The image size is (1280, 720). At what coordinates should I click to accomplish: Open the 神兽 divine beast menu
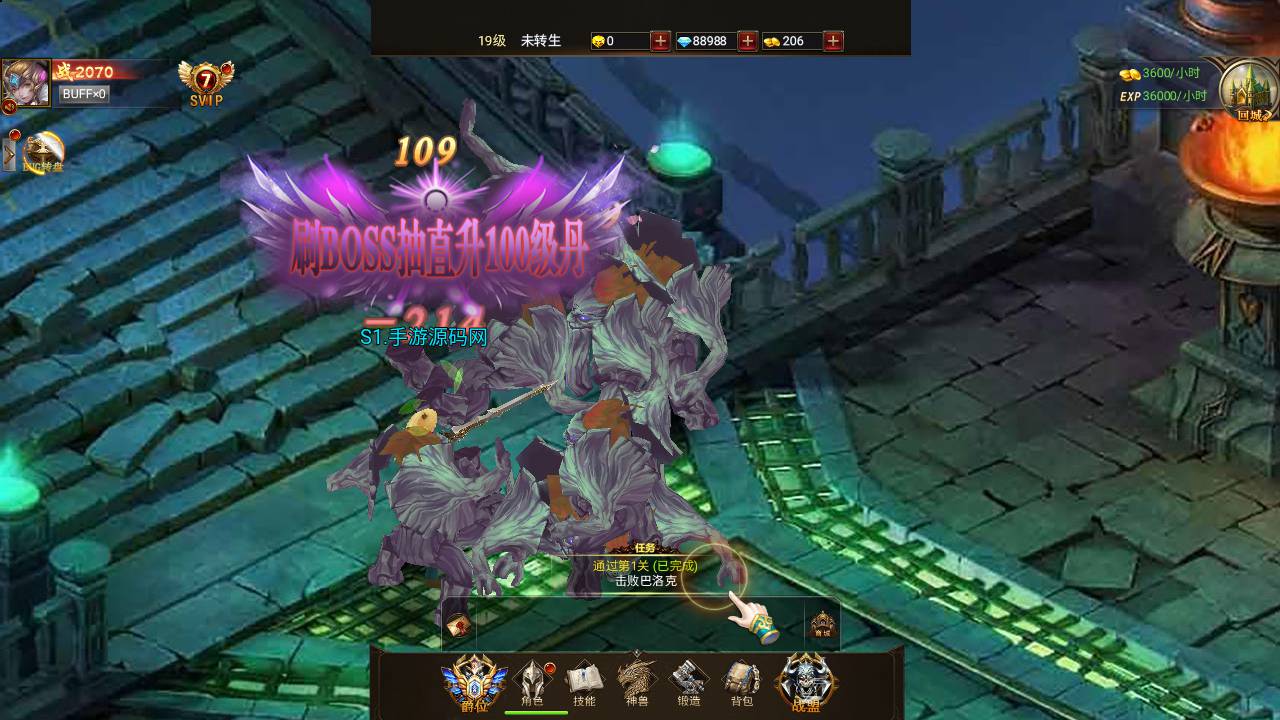click(x=637, y=682)
